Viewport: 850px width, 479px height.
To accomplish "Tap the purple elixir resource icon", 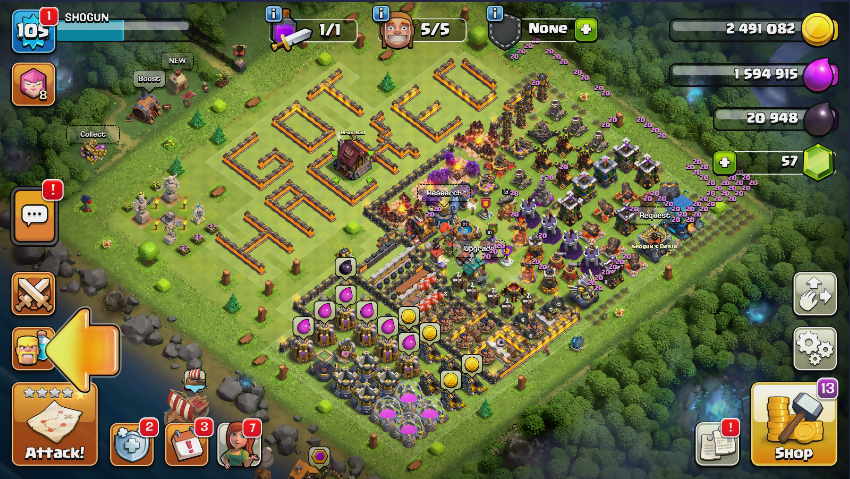I will pyautogui.click(x=818, y=74).
